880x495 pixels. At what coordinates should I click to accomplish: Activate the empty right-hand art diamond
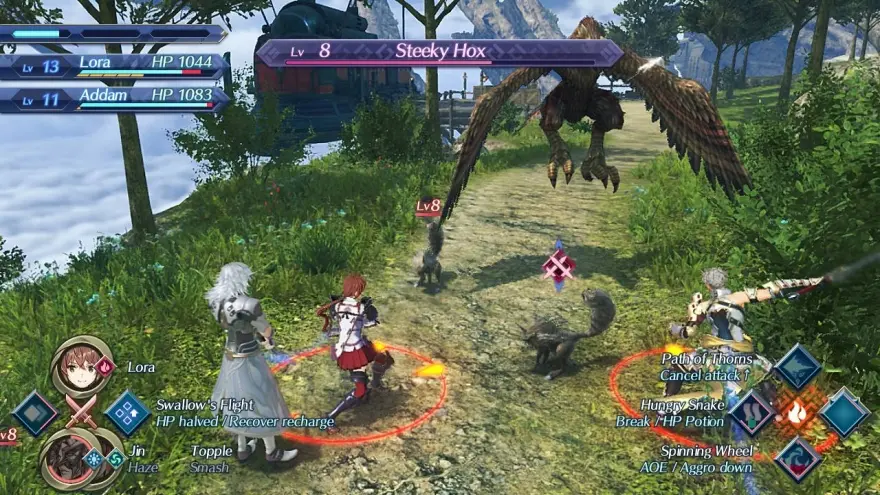pyautogui.click(x=843, y=411)
